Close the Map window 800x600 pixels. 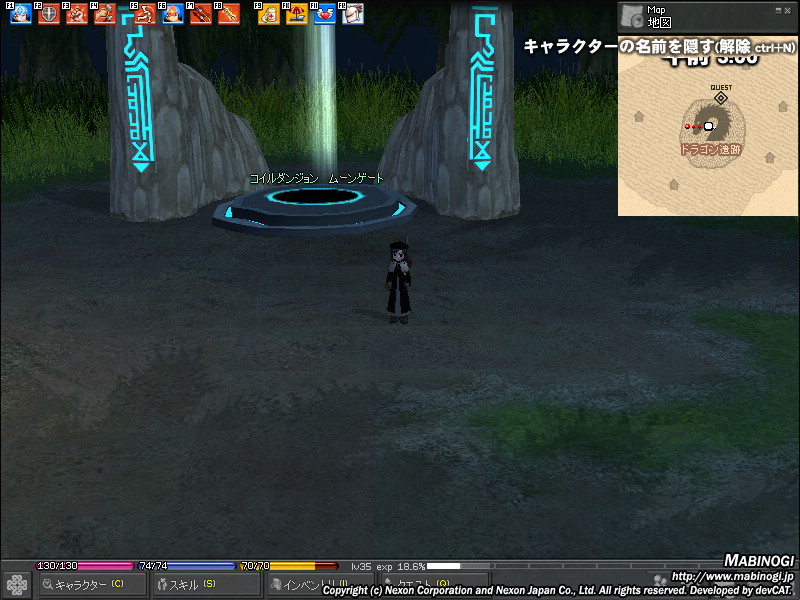click(786, 9)
